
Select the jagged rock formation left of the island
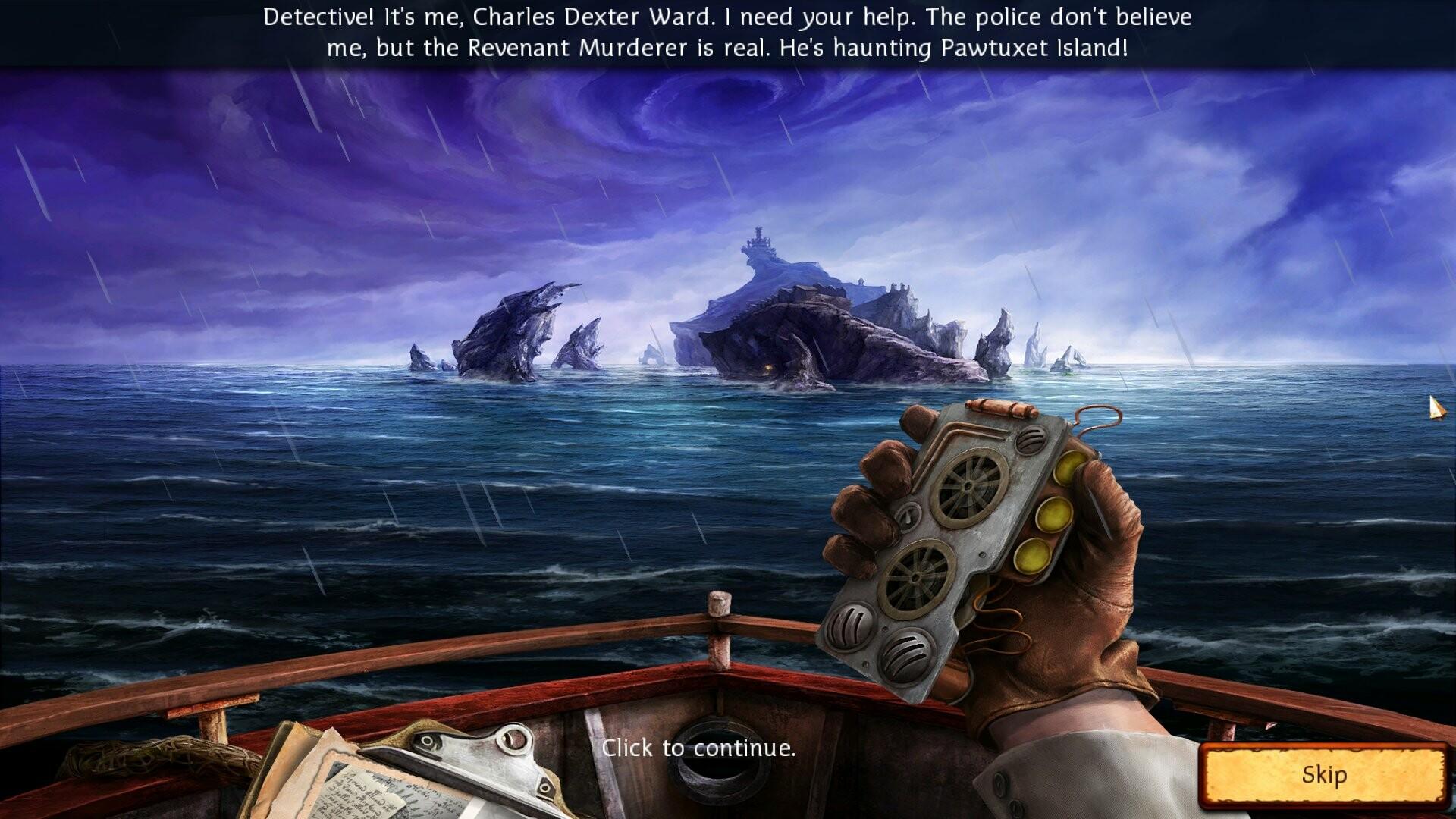516,334
